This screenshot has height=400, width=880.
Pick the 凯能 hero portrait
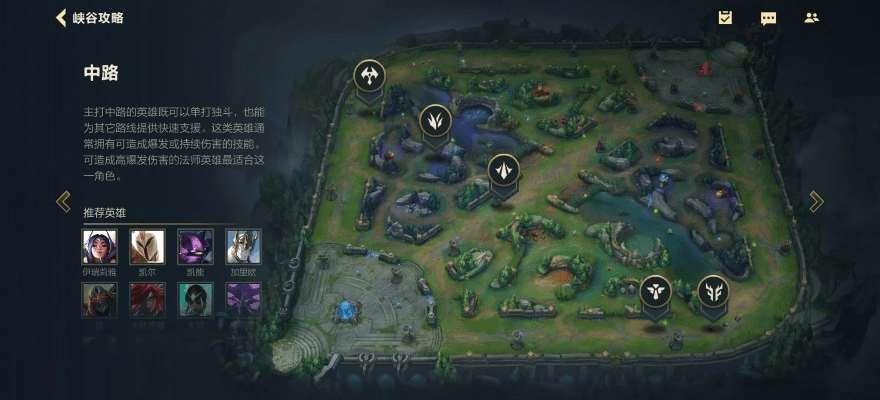coord(195,247)
